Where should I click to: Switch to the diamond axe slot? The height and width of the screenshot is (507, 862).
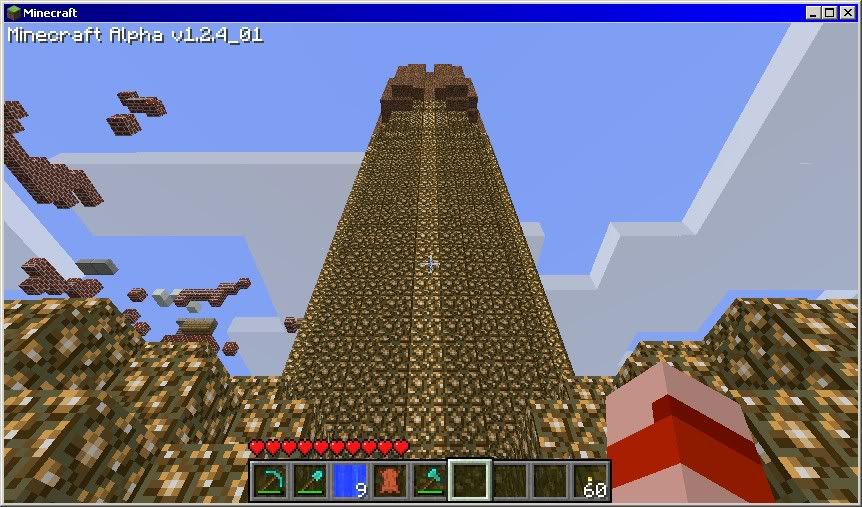point(429,481)
